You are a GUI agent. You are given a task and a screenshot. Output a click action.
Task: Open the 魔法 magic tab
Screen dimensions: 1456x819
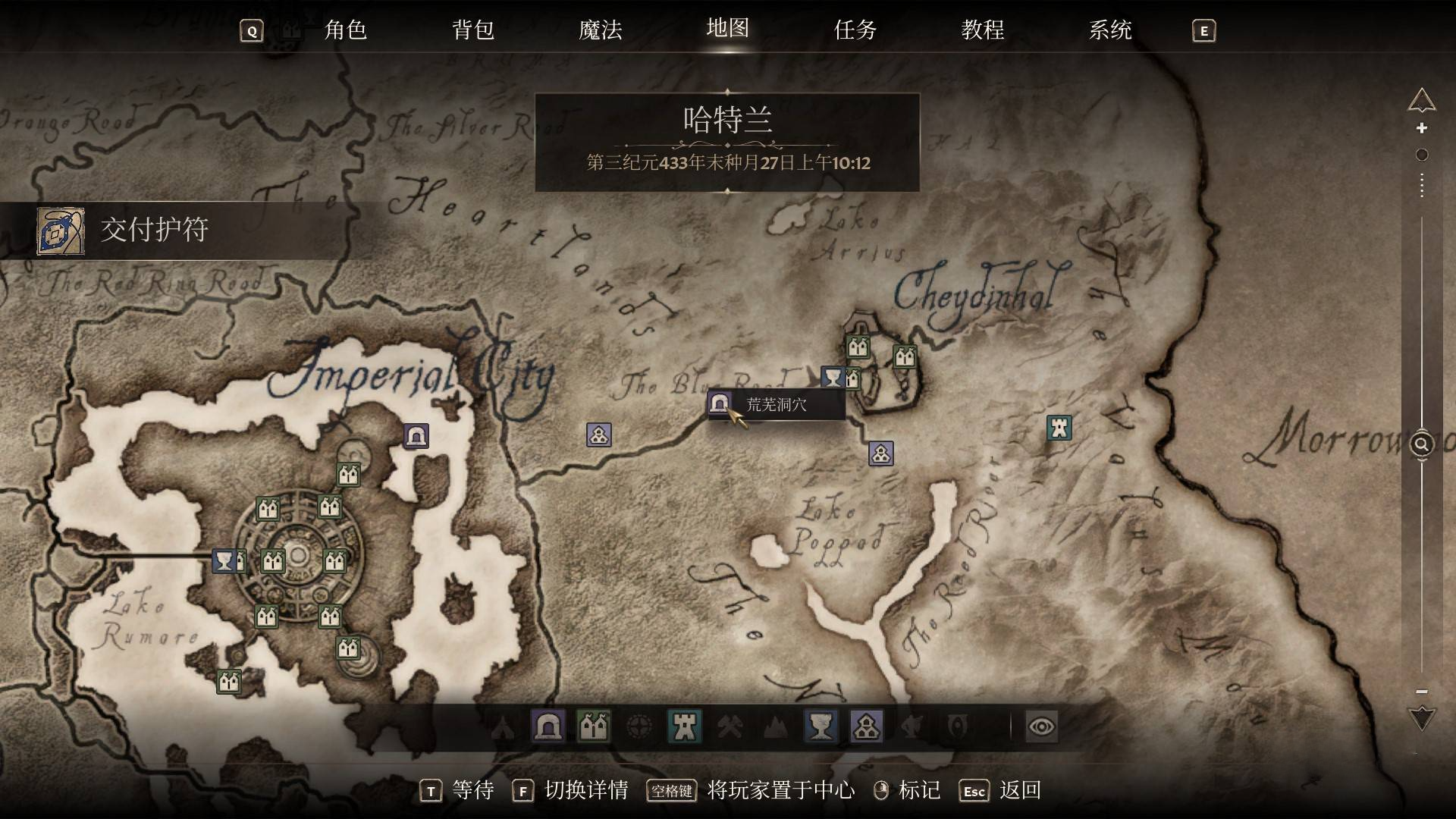[600, 30]
